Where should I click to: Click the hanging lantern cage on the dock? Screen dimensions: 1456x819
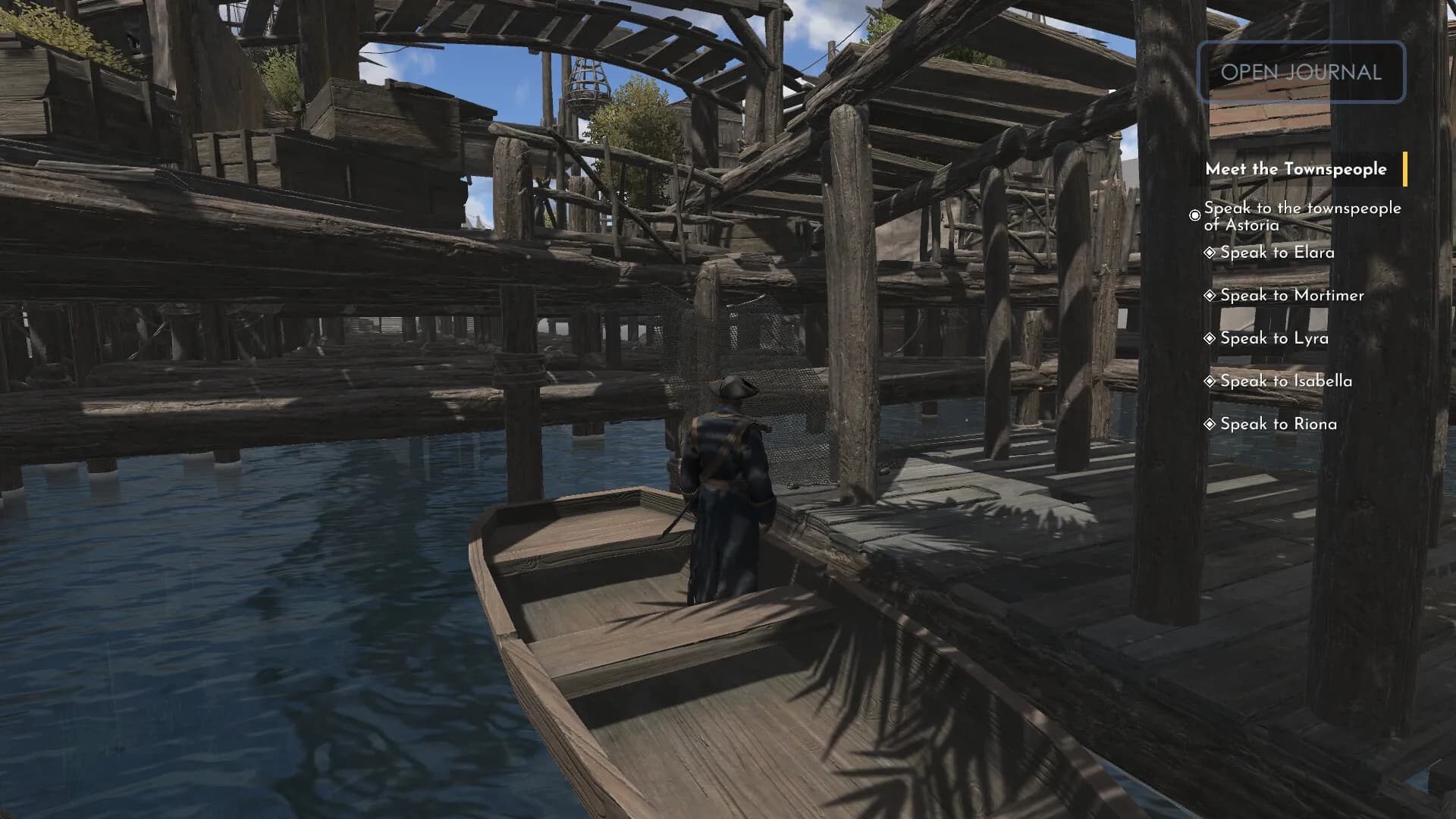pos(589,81)
